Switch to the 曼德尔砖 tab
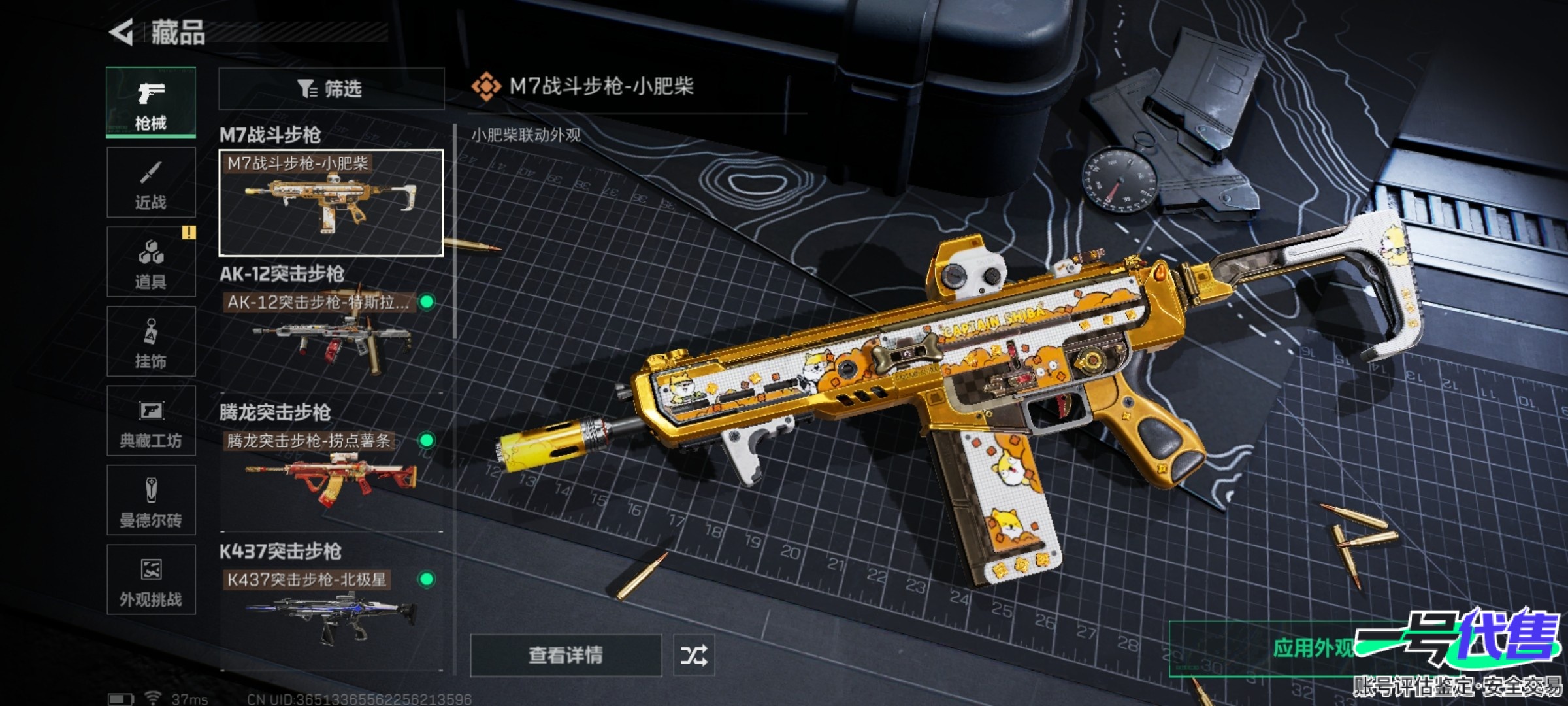This screenshot has width=1568, height=706. click(151, 501)
